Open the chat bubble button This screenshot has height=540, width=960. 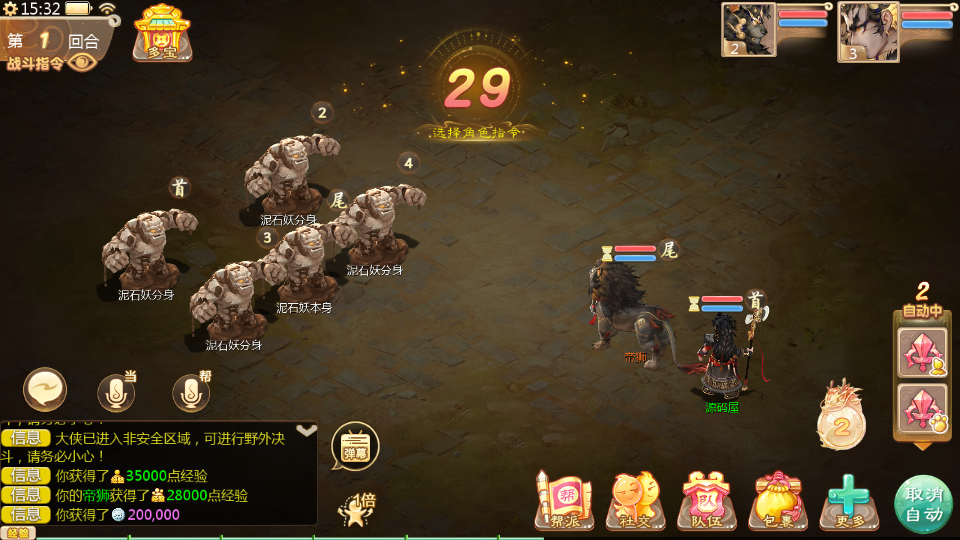point(45,390)
